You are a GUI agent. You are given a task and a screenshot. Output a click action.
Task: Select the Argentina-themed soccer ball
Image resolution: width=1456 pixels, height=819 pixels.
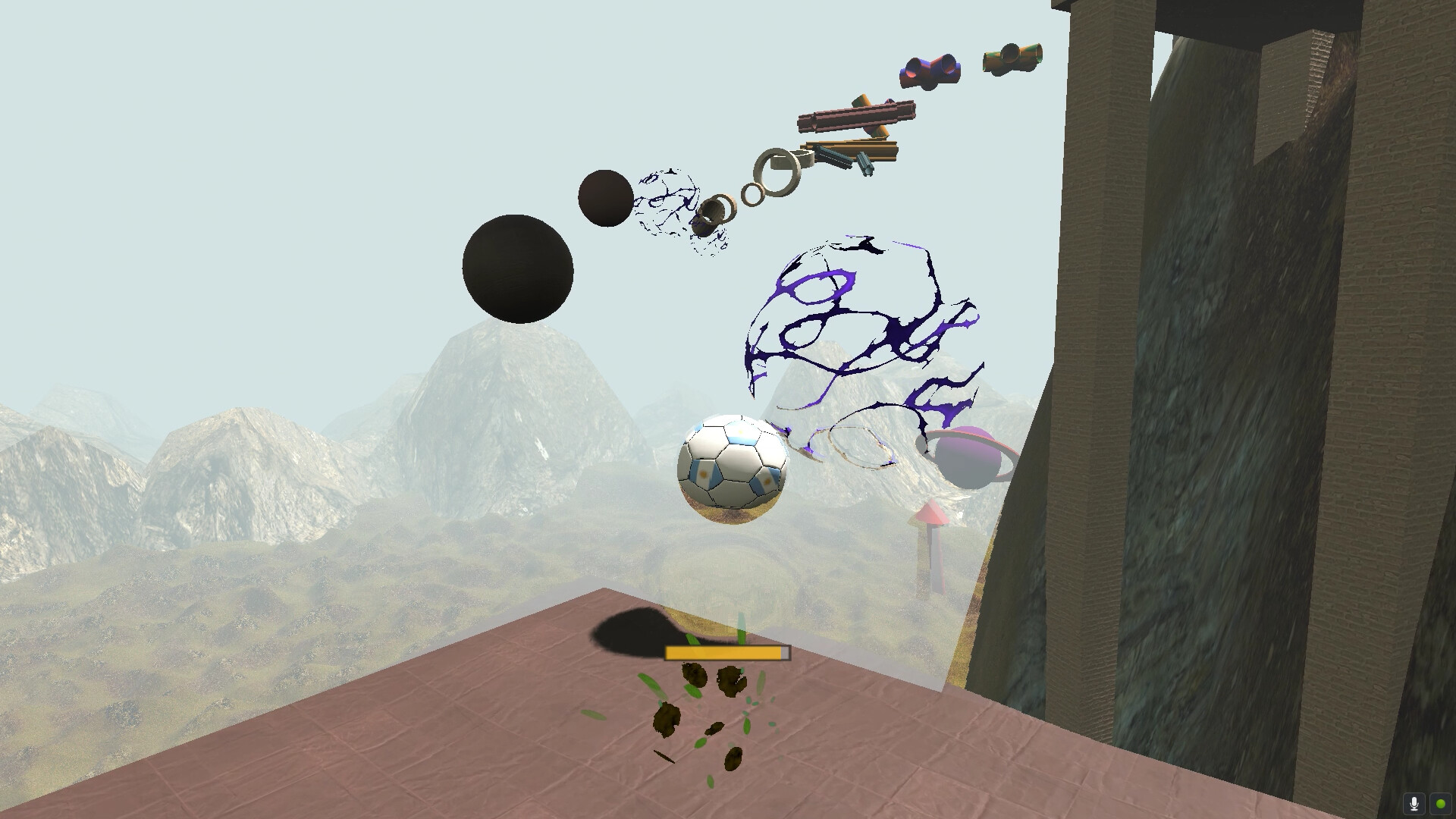(x=732, y=468)
